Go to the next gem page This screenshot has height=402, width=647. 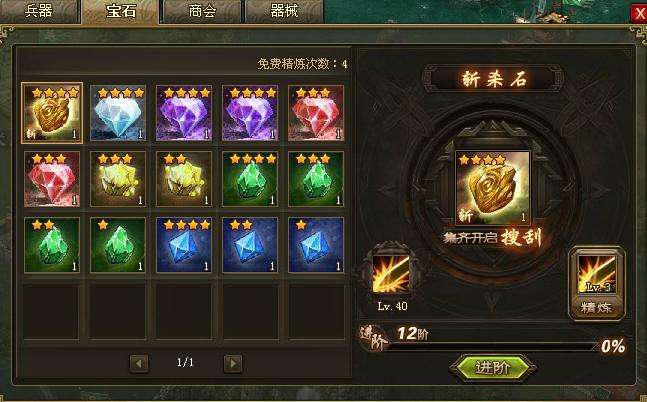[x=232, y=362]
